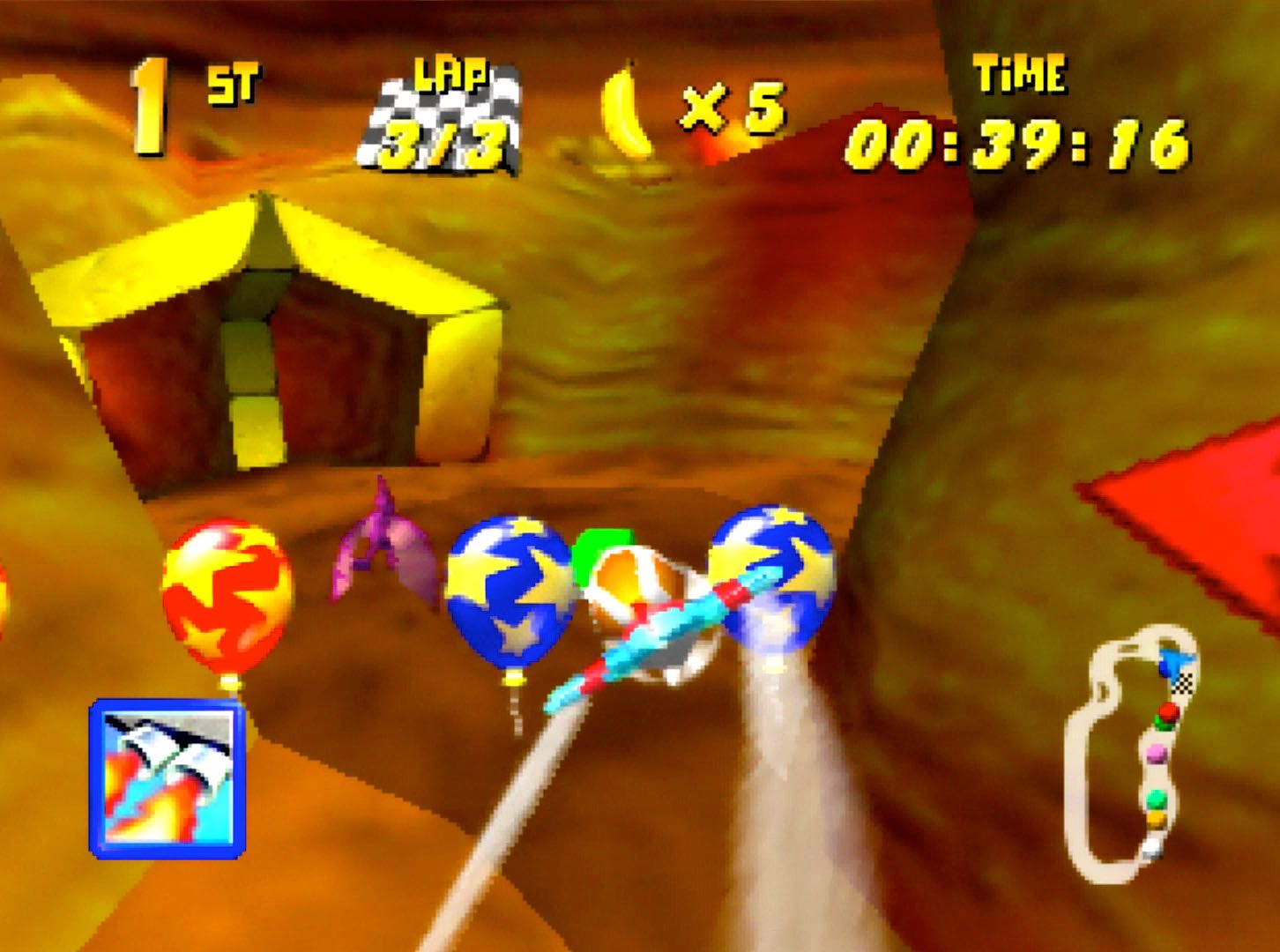Click the TIME label in the HUD
Viewport: 1280px width, 952px height.
point(1020,75)
